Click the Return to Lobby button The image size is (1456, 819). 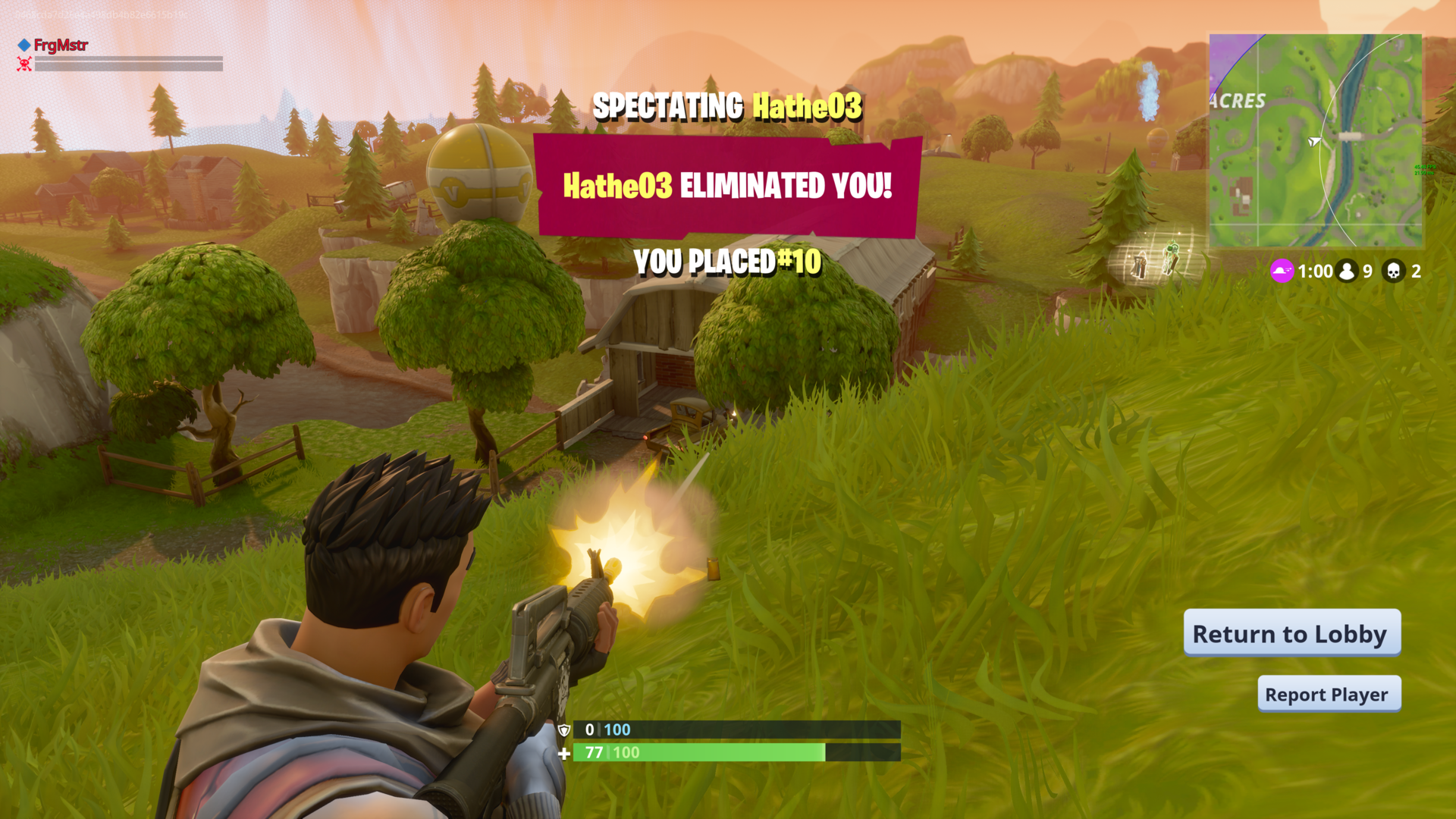pyautogui.click(x=1291, y=633)
